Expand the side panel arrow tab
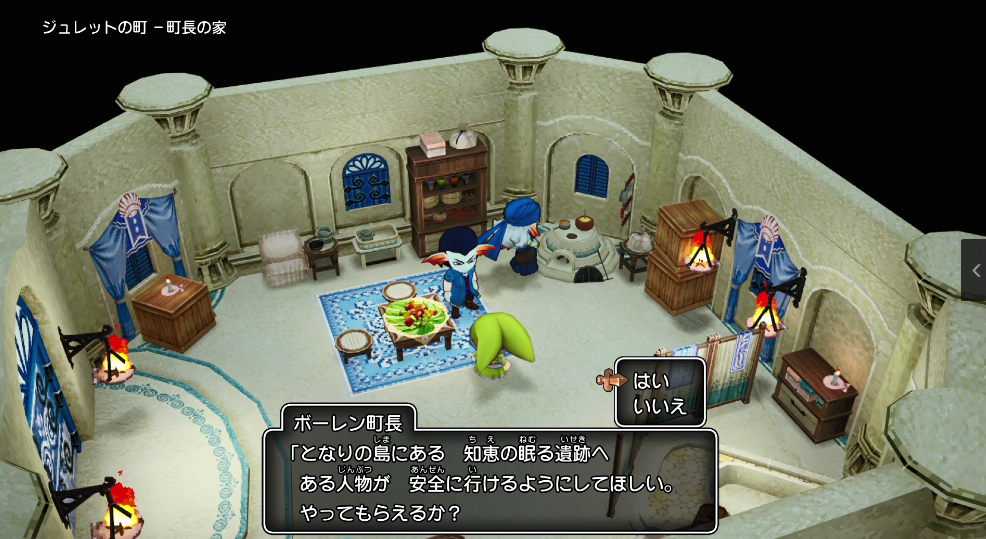 975,270
